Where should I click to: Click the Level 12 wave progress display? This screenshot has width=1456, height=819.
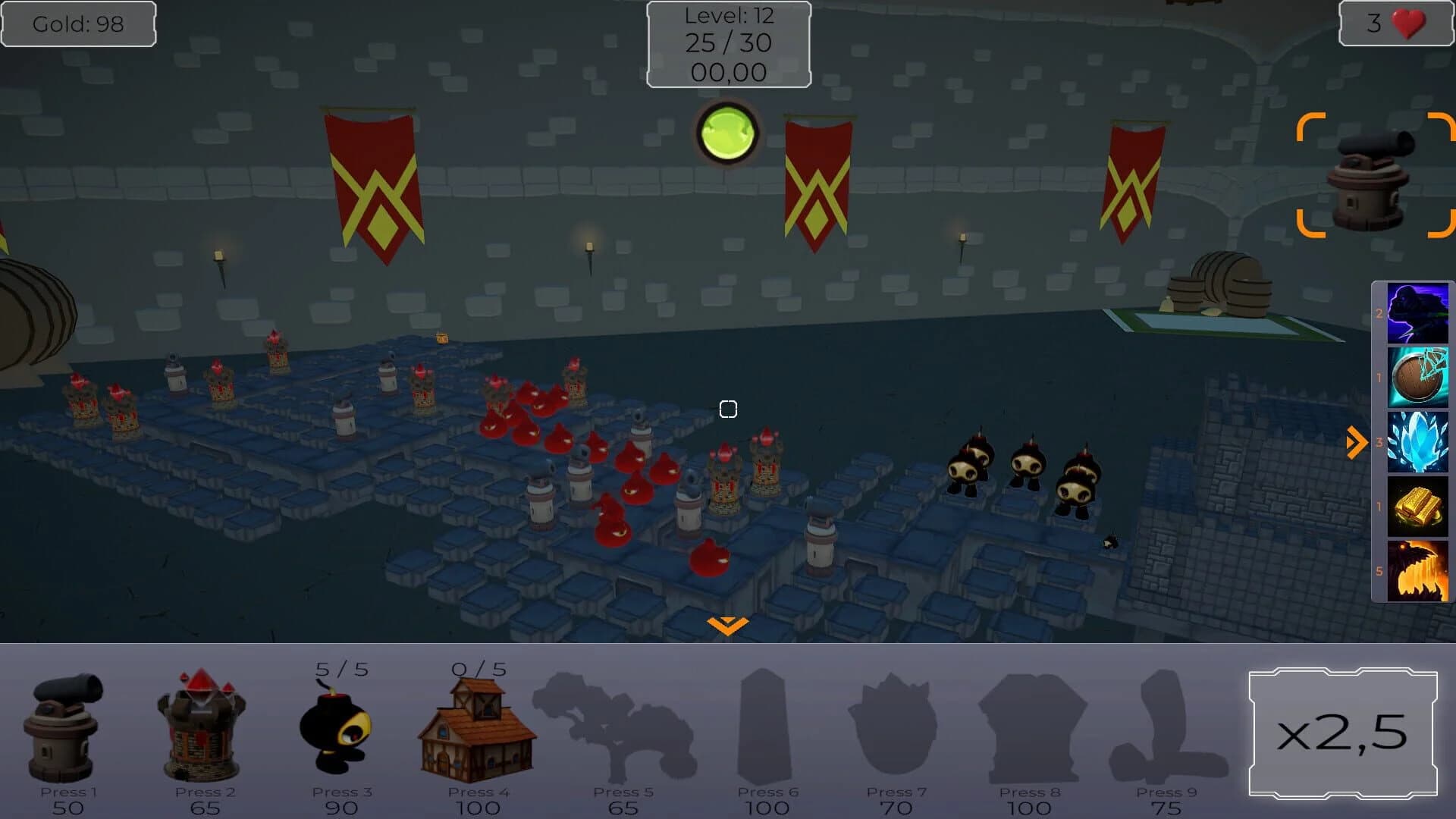(x=728, y=43)
